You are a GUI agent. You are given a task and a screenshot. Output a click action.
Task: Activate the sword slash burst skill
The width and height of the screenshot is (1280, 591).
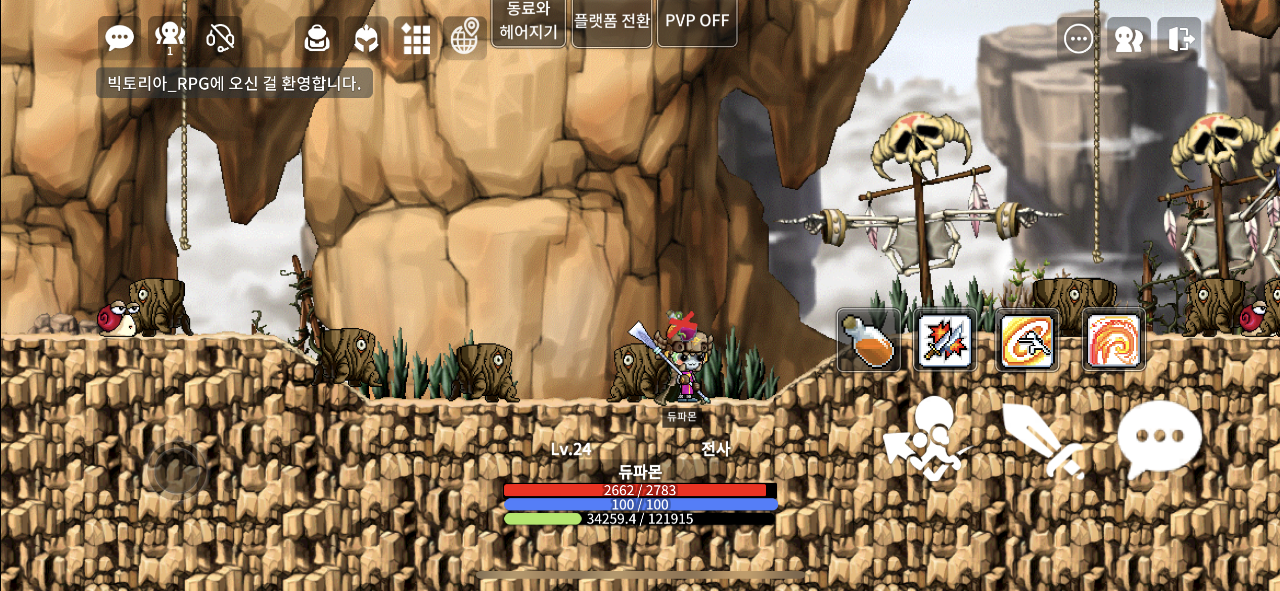pyautogui.click(x=945, y=340)
